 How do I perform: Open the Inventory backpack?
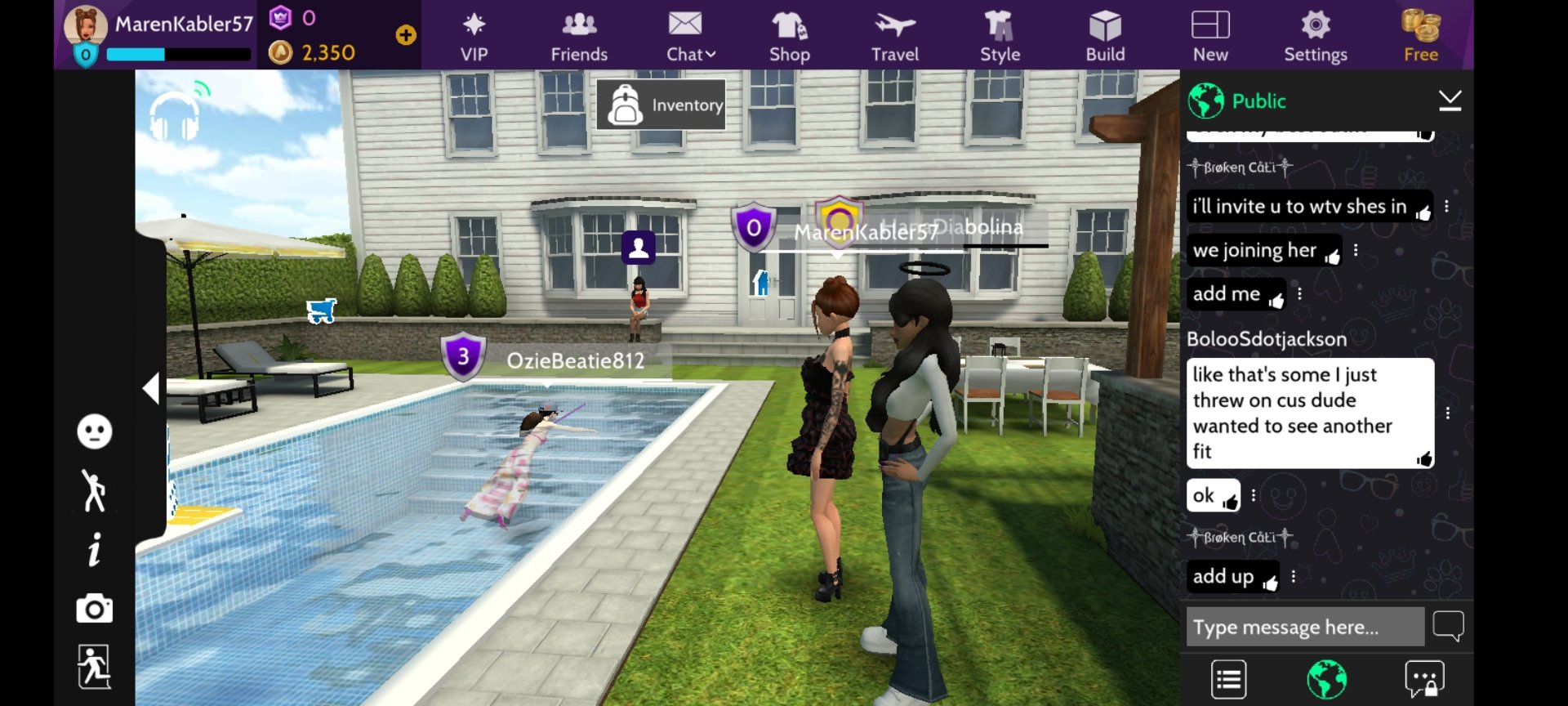pyautogui.click(x=661, y=105)
